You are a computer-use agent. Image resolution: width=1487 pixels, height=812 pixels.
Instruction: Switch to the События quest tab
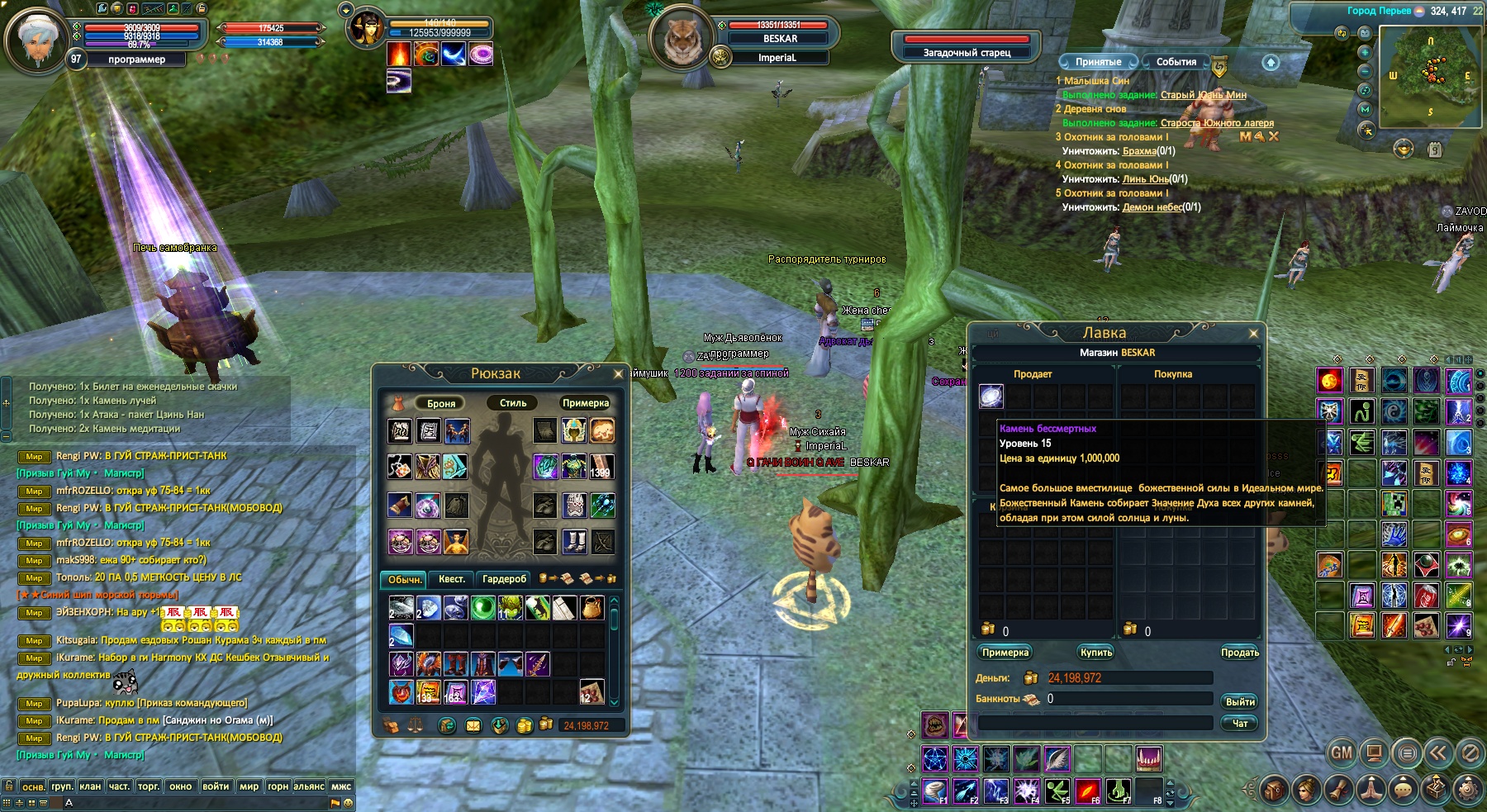1176,62
